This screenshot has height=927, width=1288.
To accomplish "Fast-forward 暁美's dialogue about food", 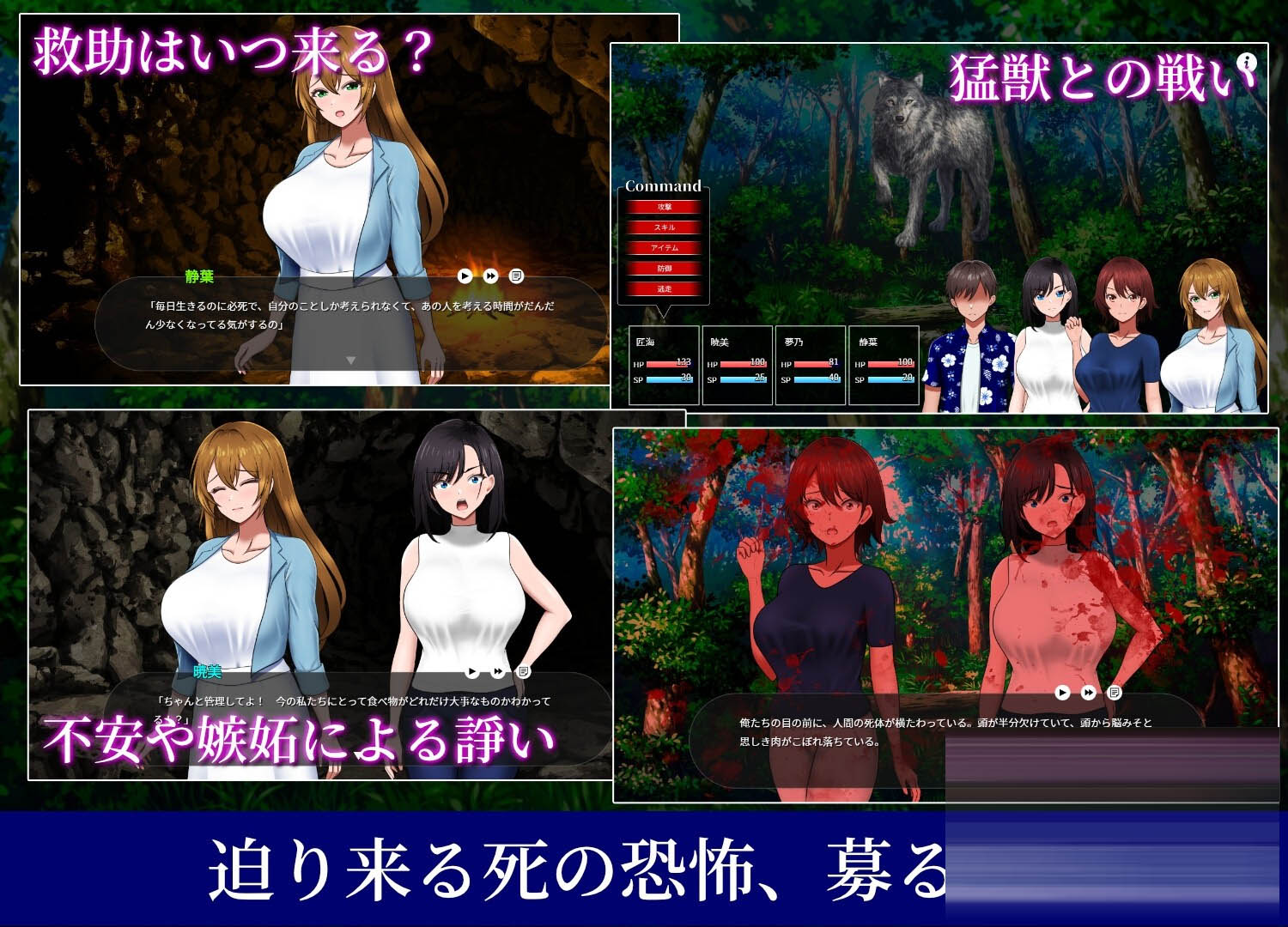I will pos(498,671).
